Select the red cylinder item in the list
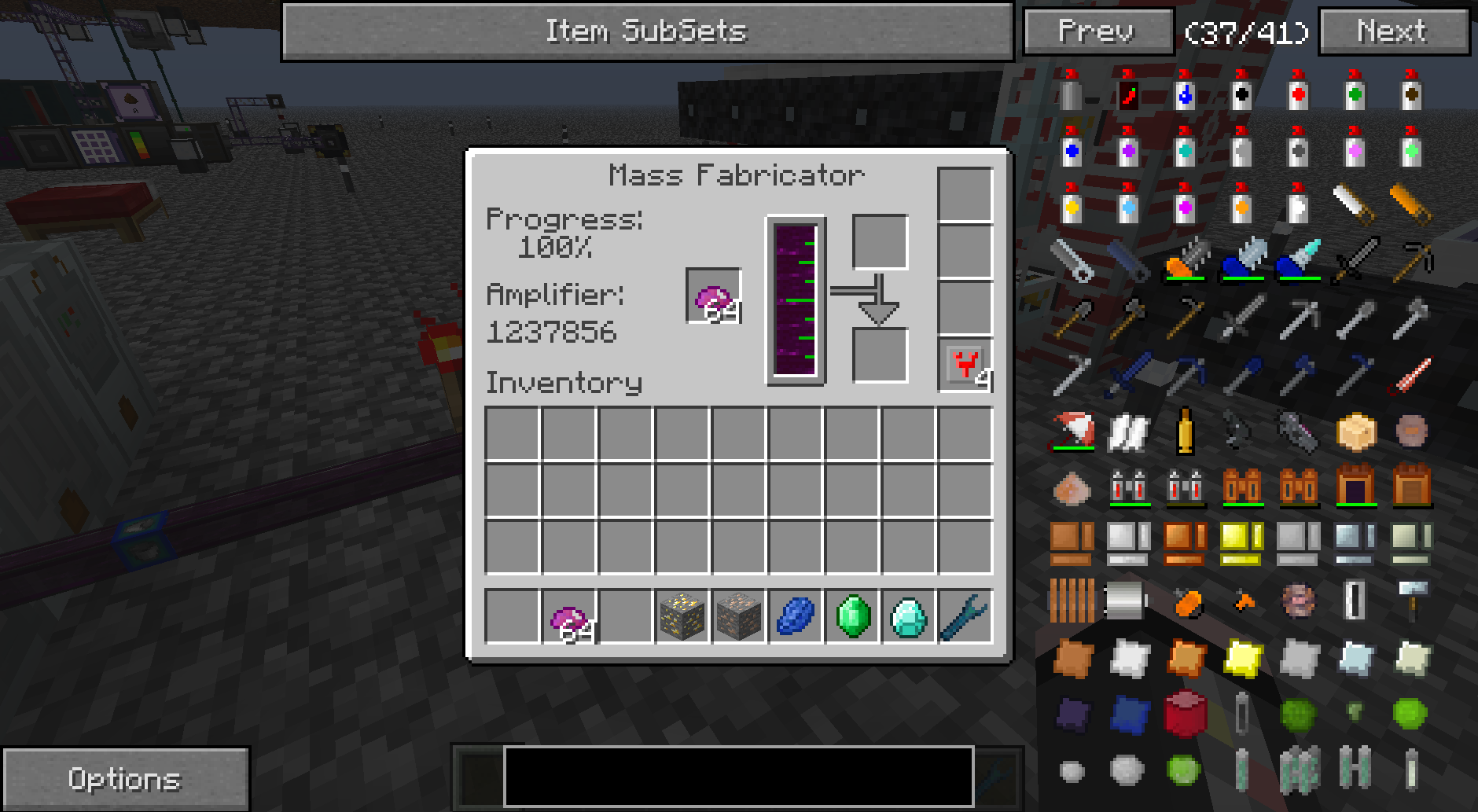1478x812 pixels. [x=1184, y=714]
